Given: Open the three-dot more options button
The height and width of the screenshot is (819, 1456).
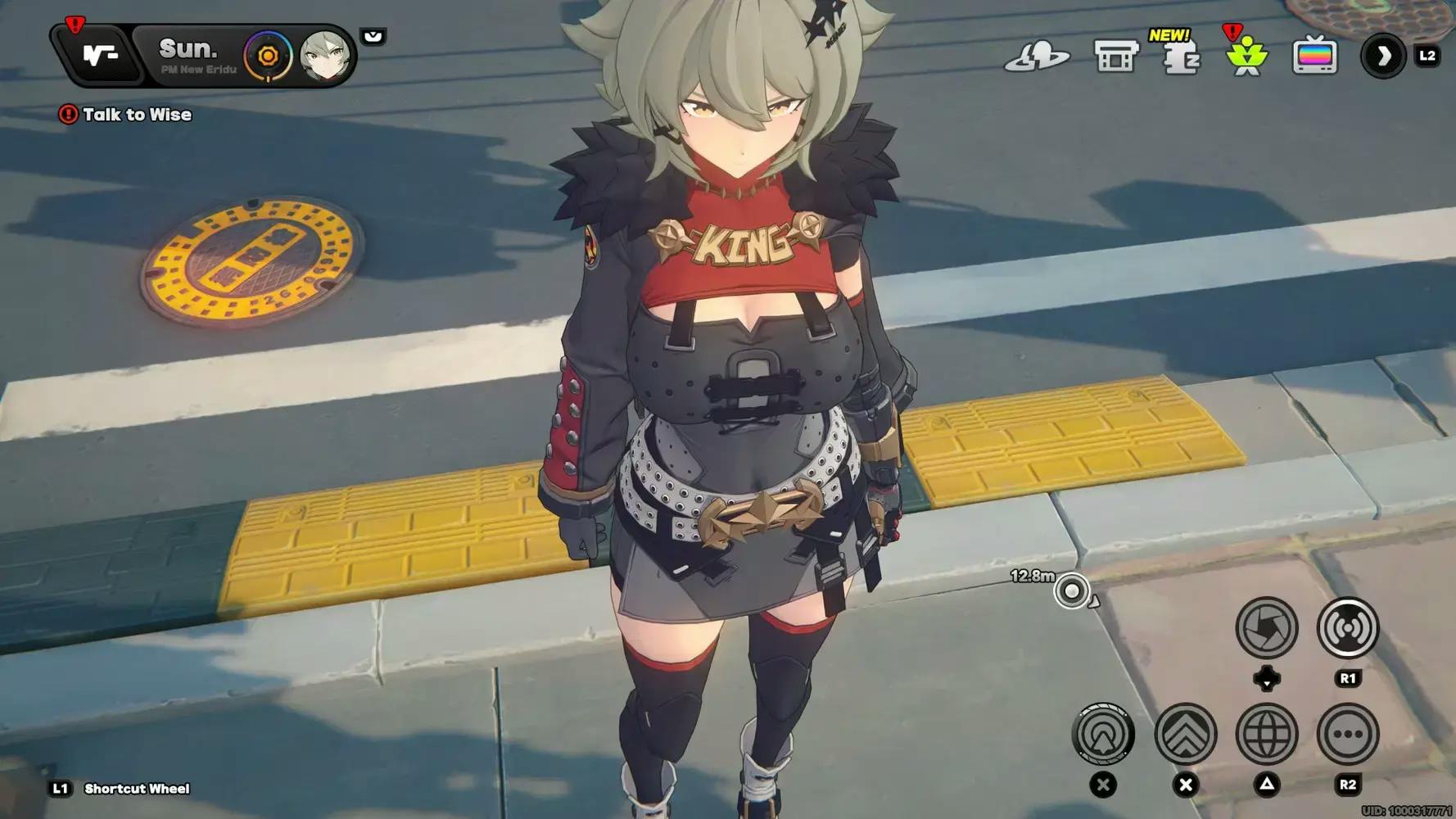Looking at the screenshot, I should tap(1347, 734).
